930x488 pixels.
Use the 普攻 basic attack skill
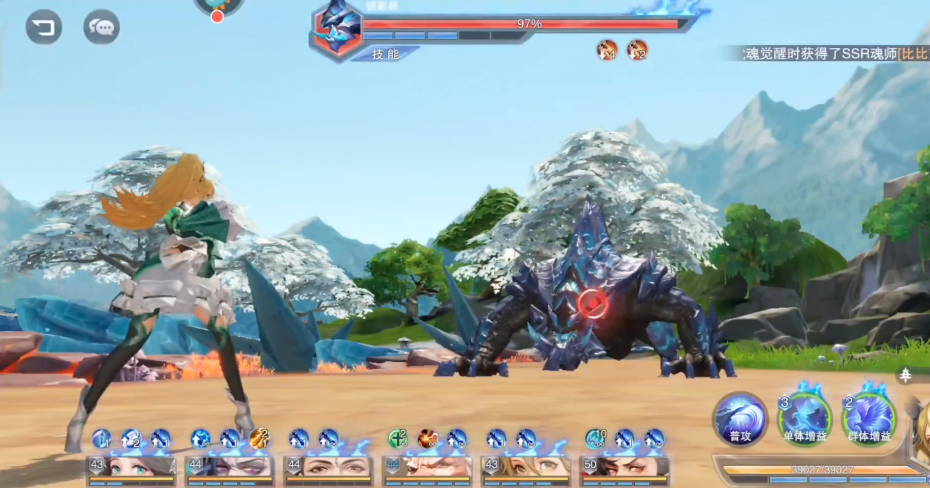741,417
